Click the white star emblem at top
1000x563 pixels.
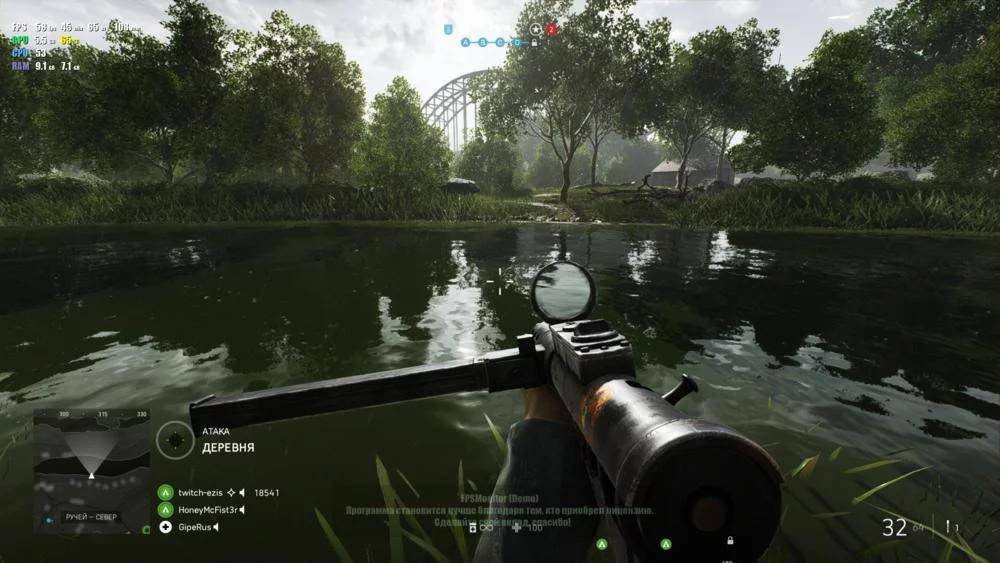[535, 29]
